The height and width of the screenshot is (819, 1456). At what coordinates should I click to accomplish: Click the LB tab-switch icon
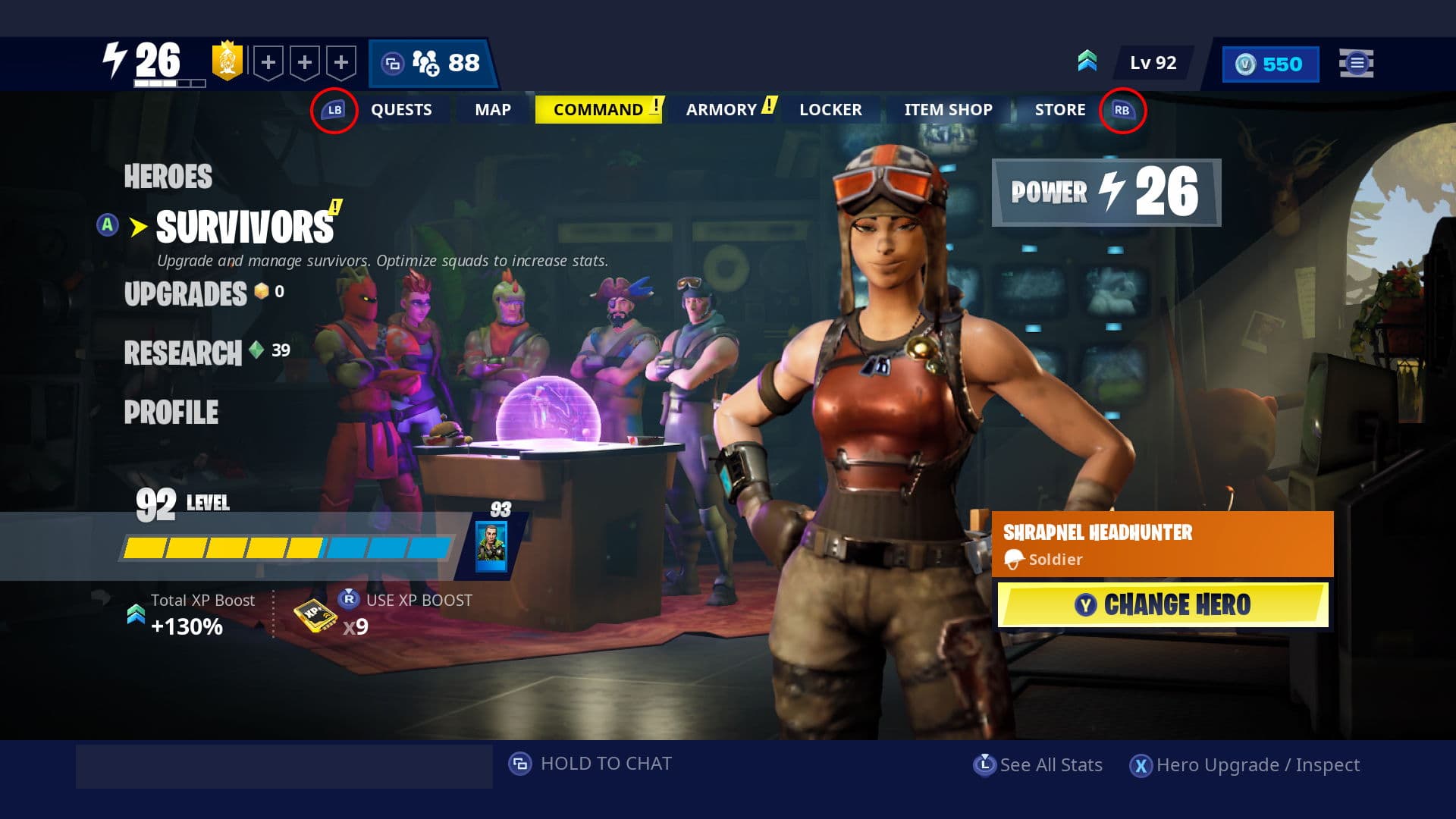click(x=334, y=109)
